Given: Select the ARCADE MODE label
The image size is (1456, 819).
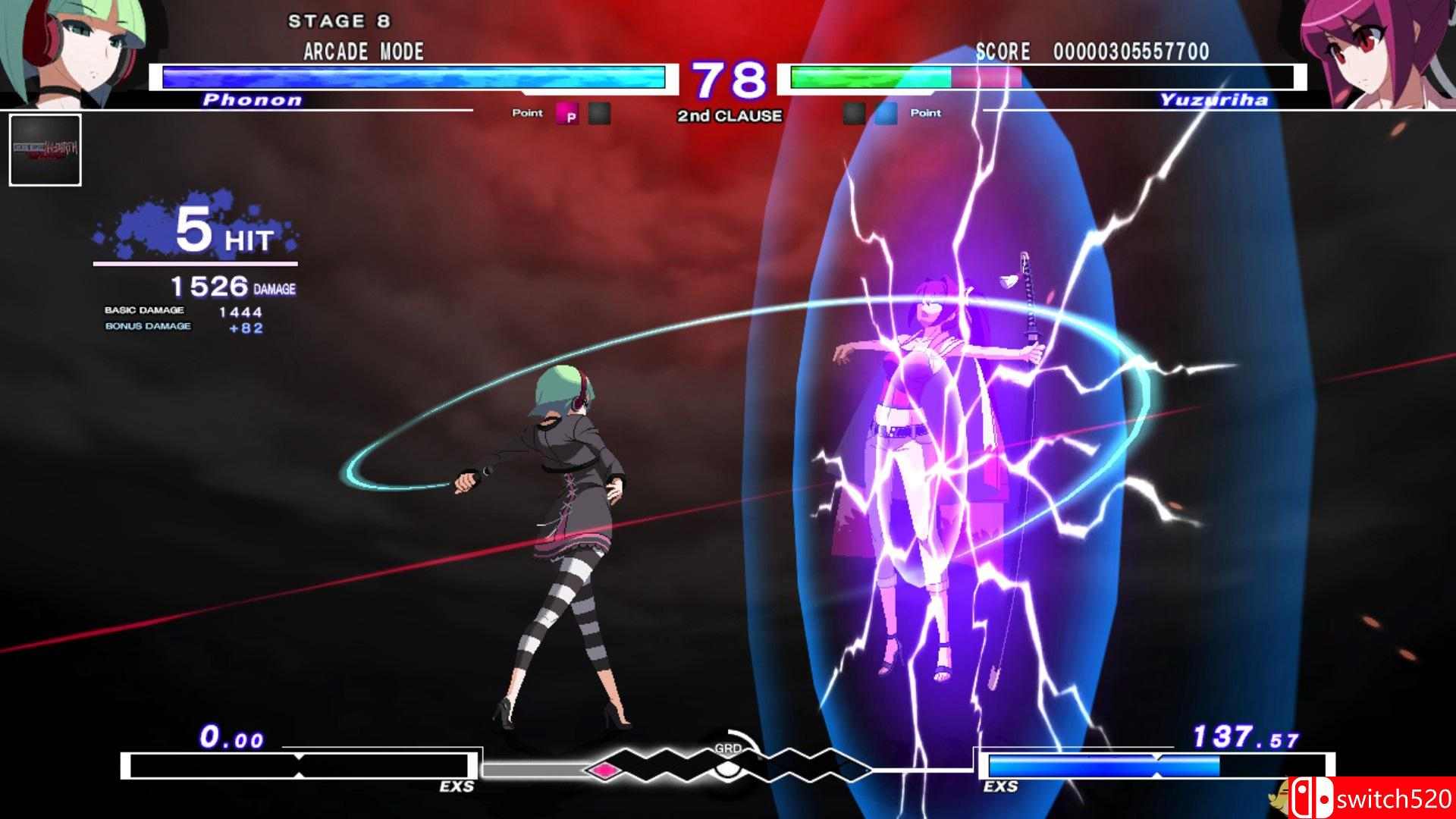Looking at the screenshot, I should click(x=362, y=52).
